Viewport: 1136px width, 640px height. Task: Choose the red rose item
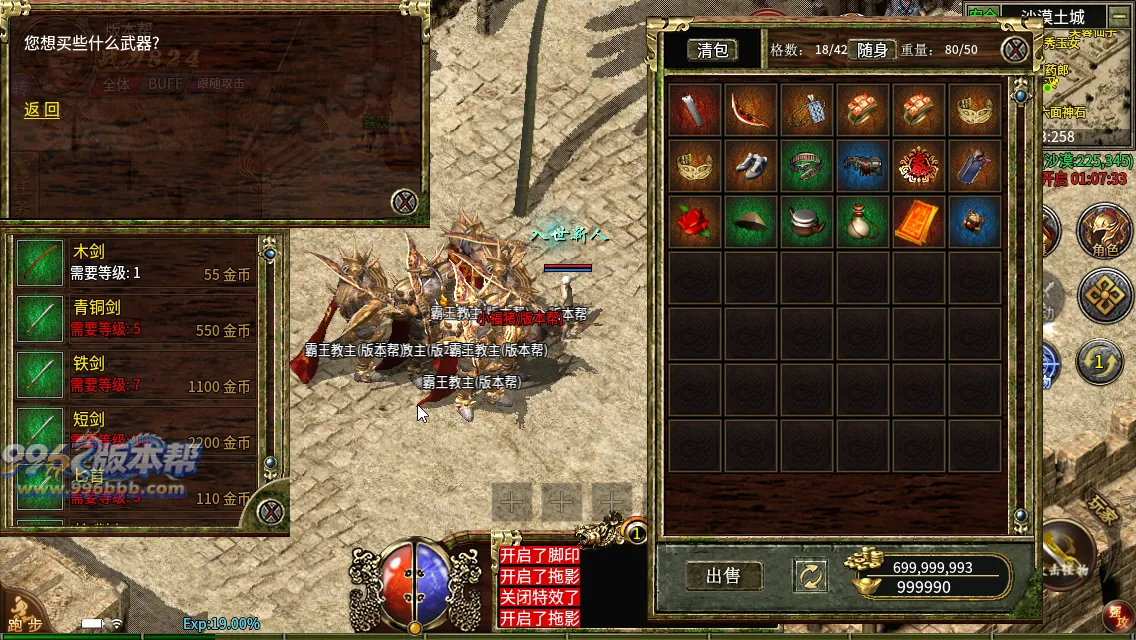pos(694,222)
